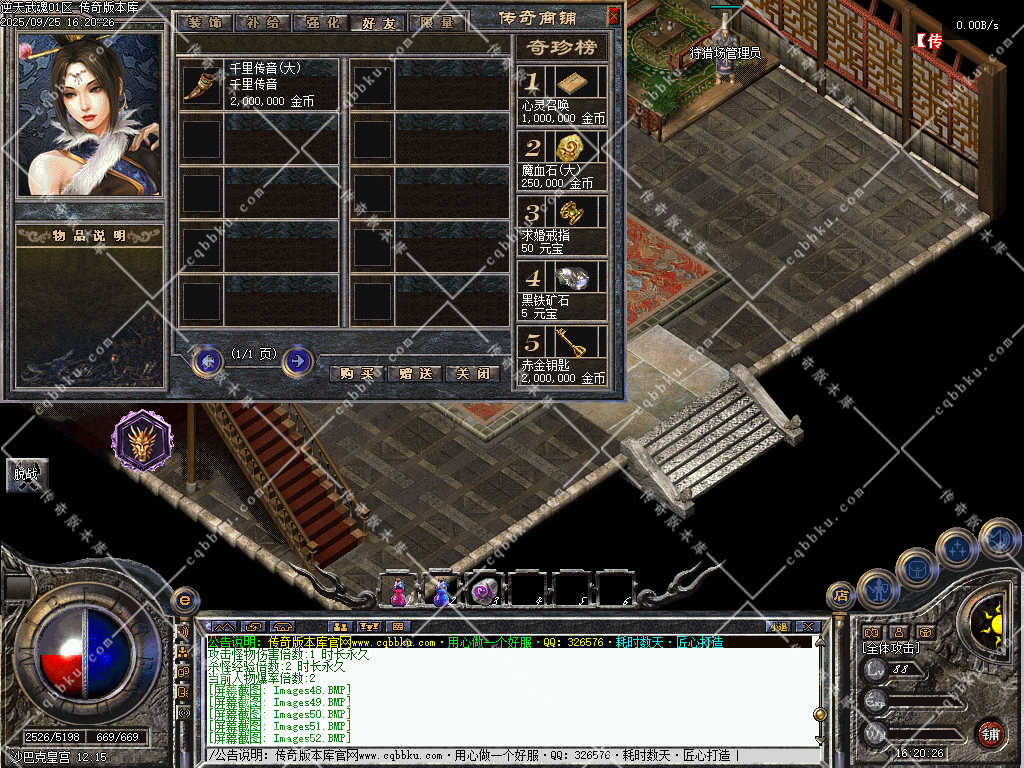Select the 强化 enhancement tab
This screenshot has width=1024, height=768.
(320, 21)
